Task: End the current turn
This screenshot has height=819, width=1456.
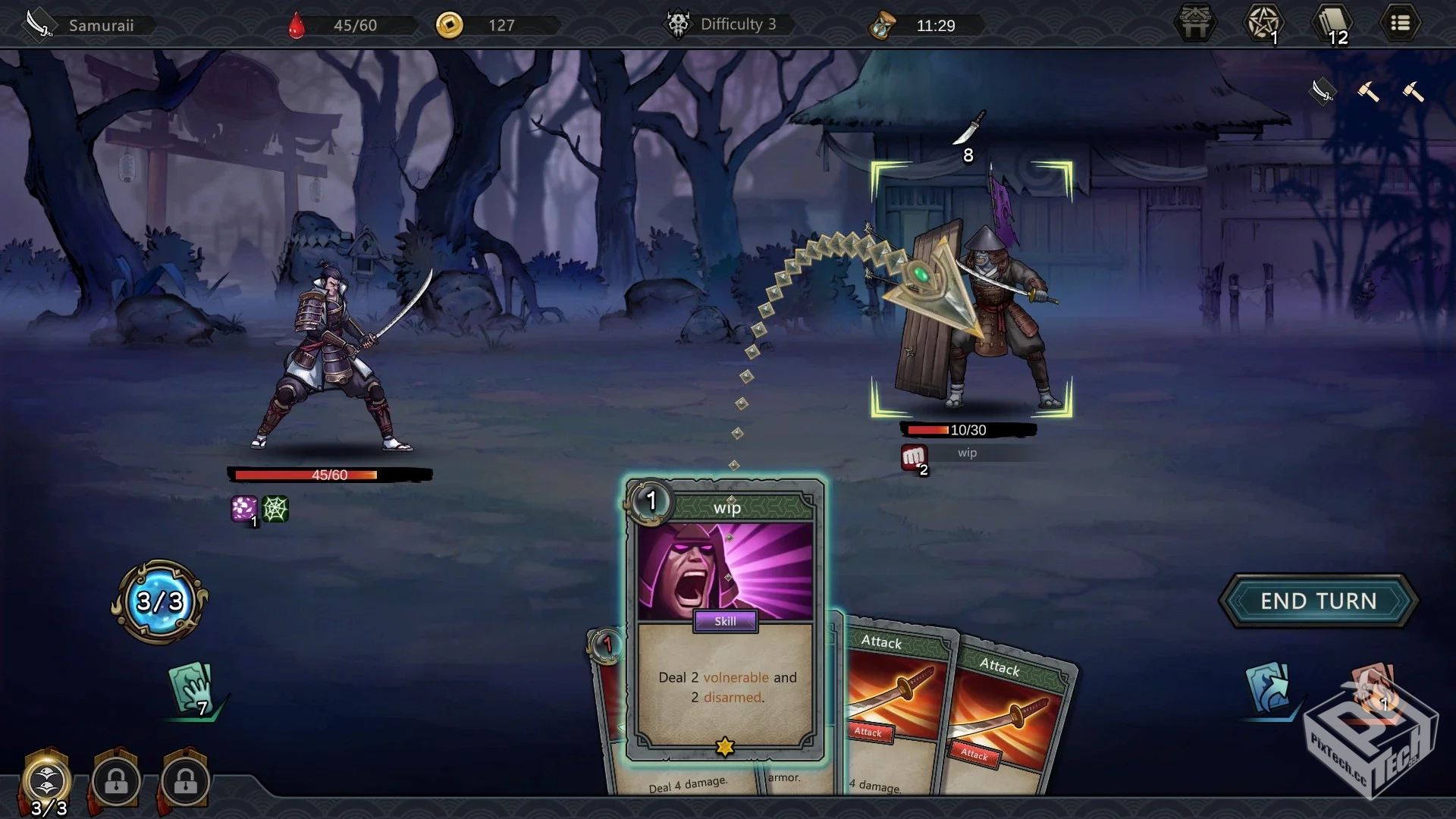Action: coord(1318,601)
